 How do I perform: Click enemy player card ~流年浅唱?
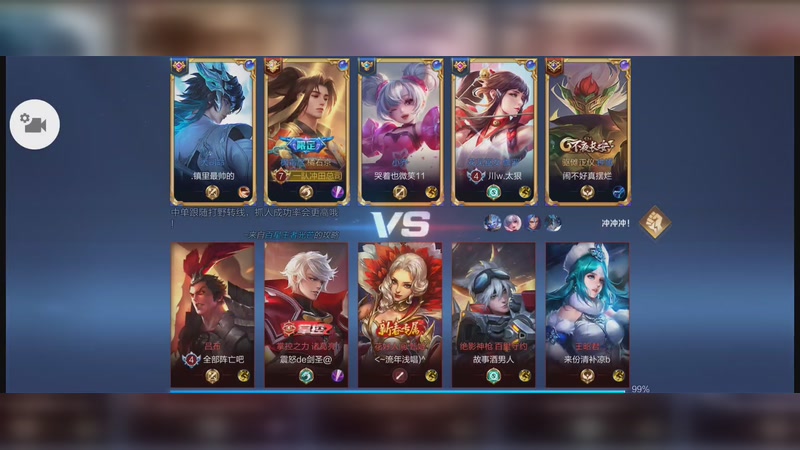(x=400, y=314)
